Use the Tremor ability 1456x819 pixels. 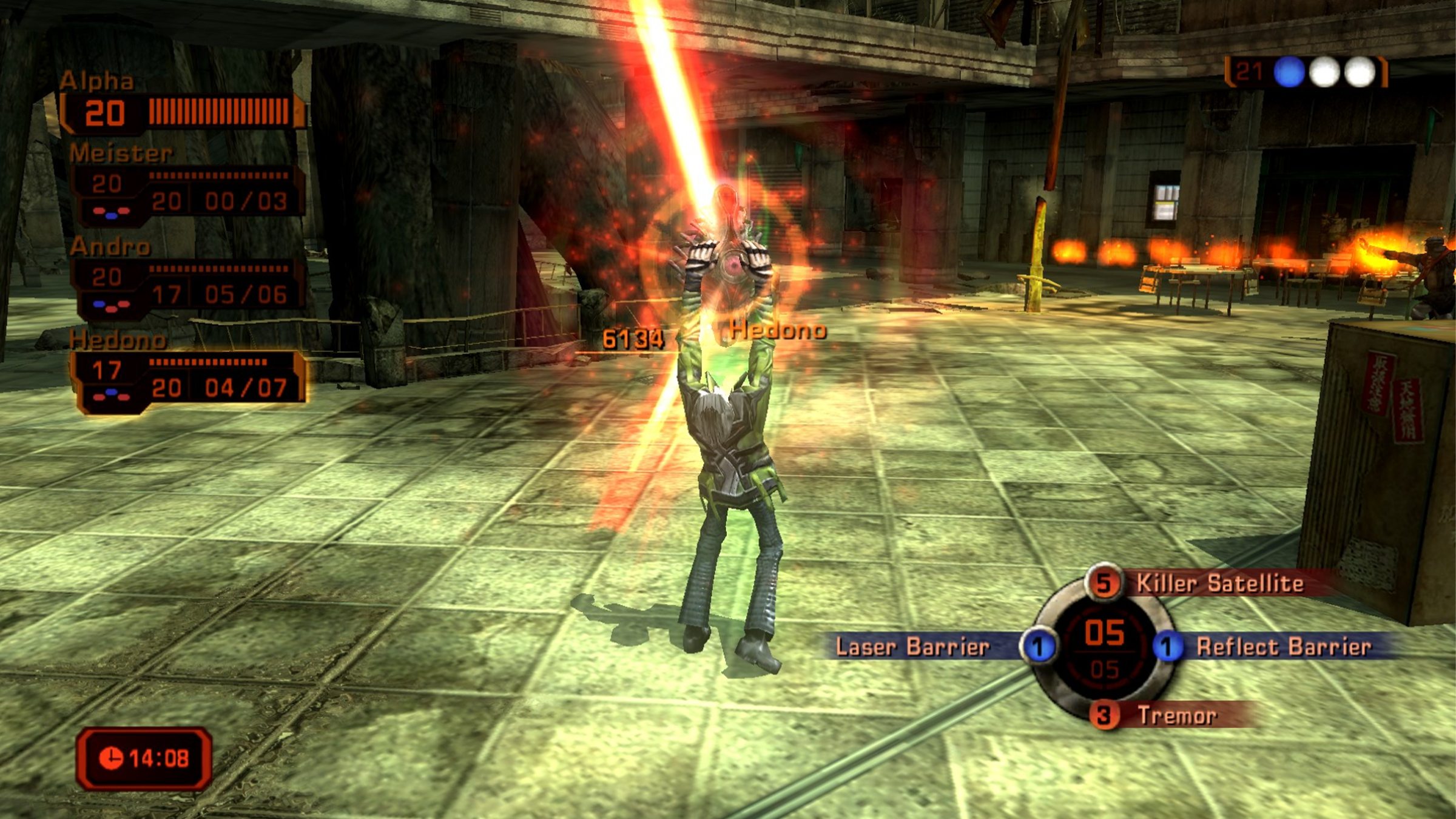pyautogui.click(x=1176, y=716)
